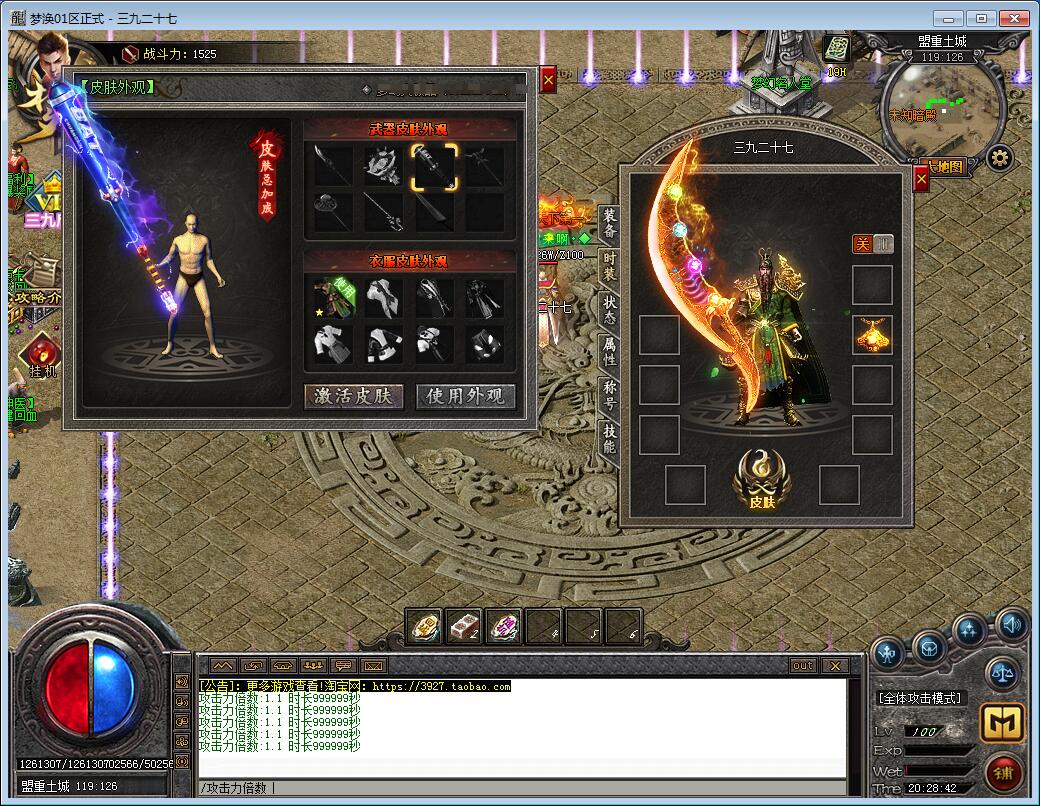The image size is (1040, 806).
Task: Click the 激活皮肤 activate skin button
Action: 354,396
